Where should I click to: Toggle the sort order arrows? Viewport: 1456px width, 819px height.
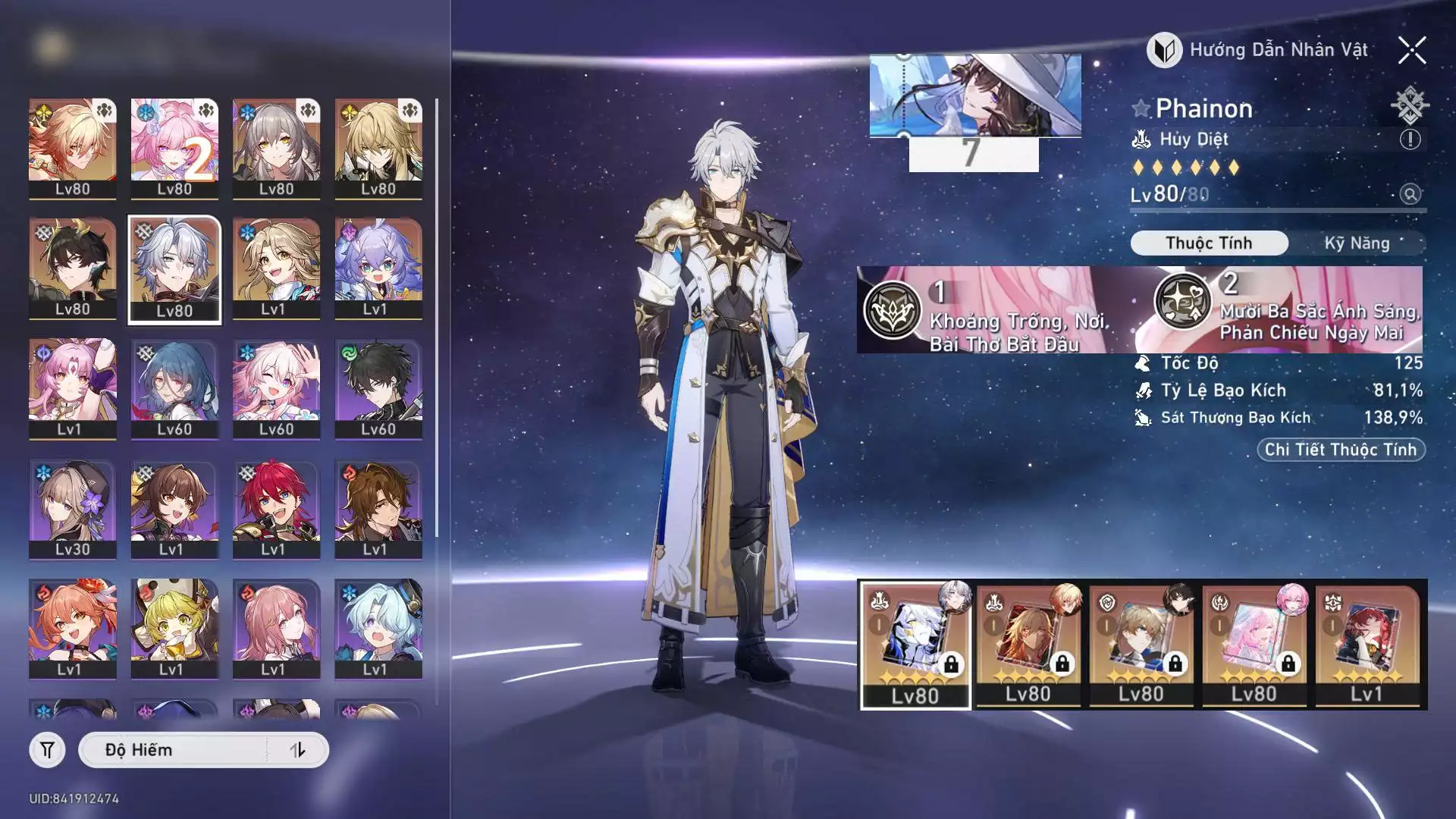[297, 750]
